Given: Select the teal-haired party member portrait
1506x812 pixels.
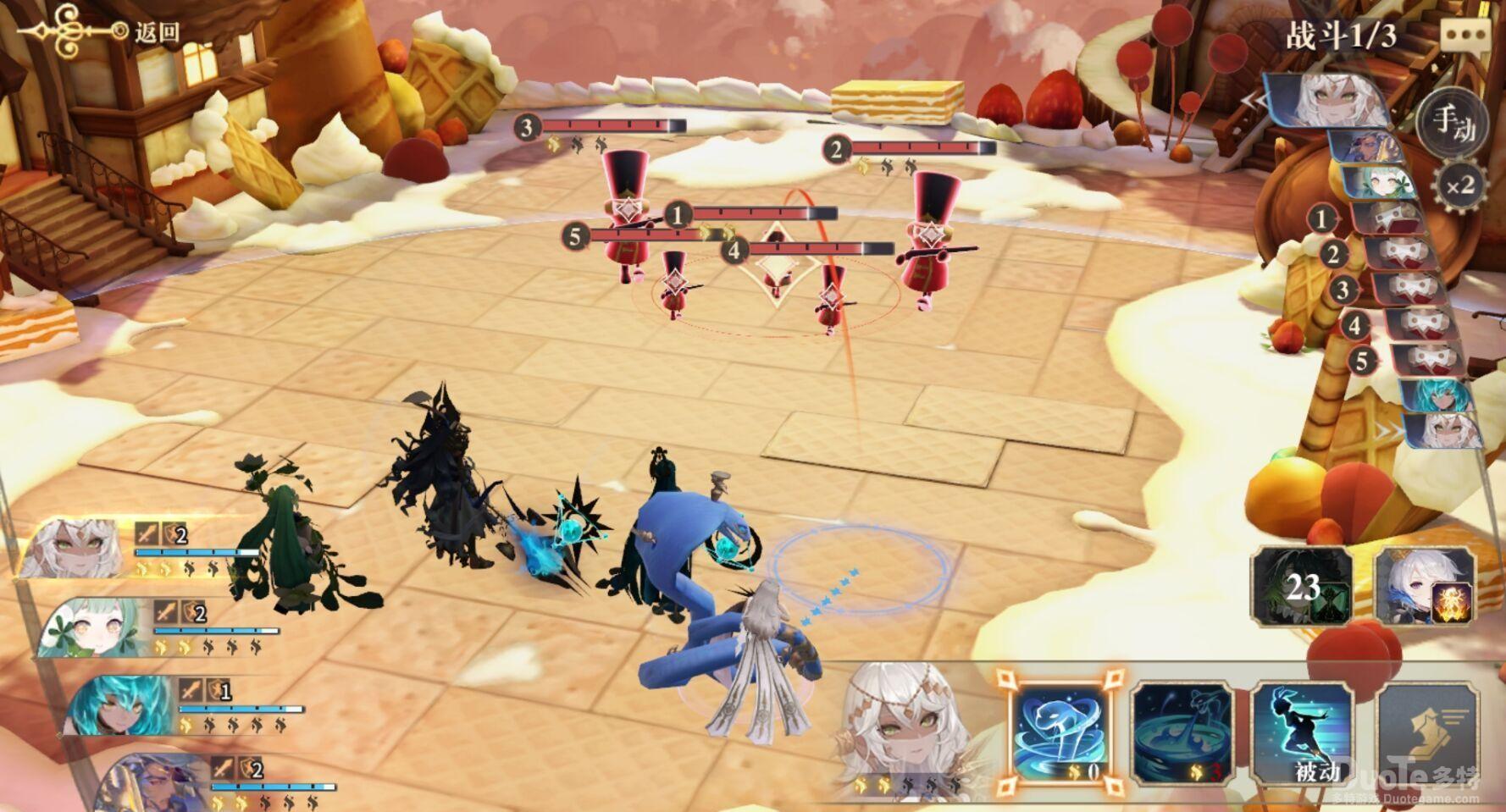Looking at the screenshot, I should point(119,706).
